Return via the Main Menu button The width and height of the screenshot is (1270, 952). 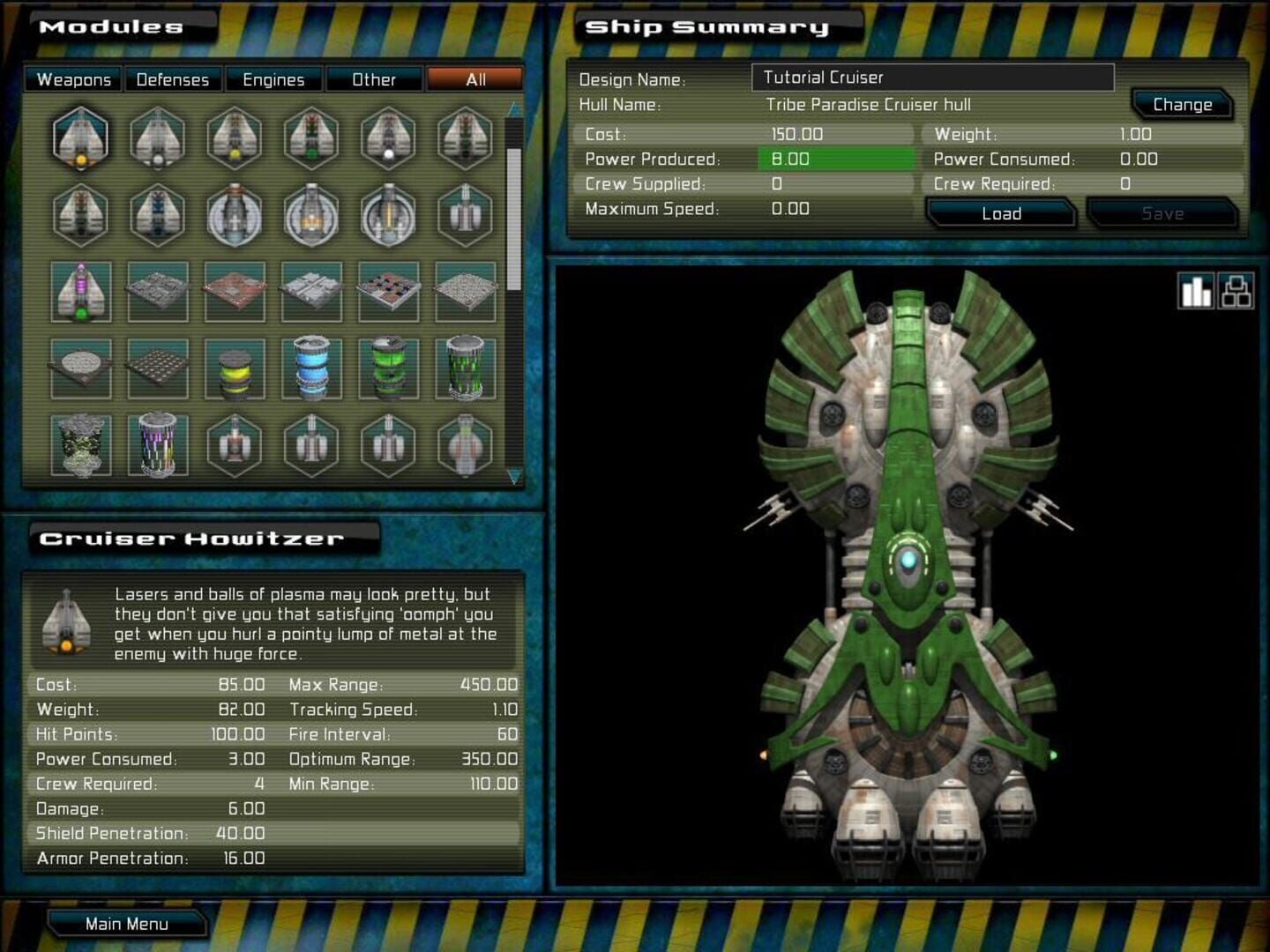(128, 923)
